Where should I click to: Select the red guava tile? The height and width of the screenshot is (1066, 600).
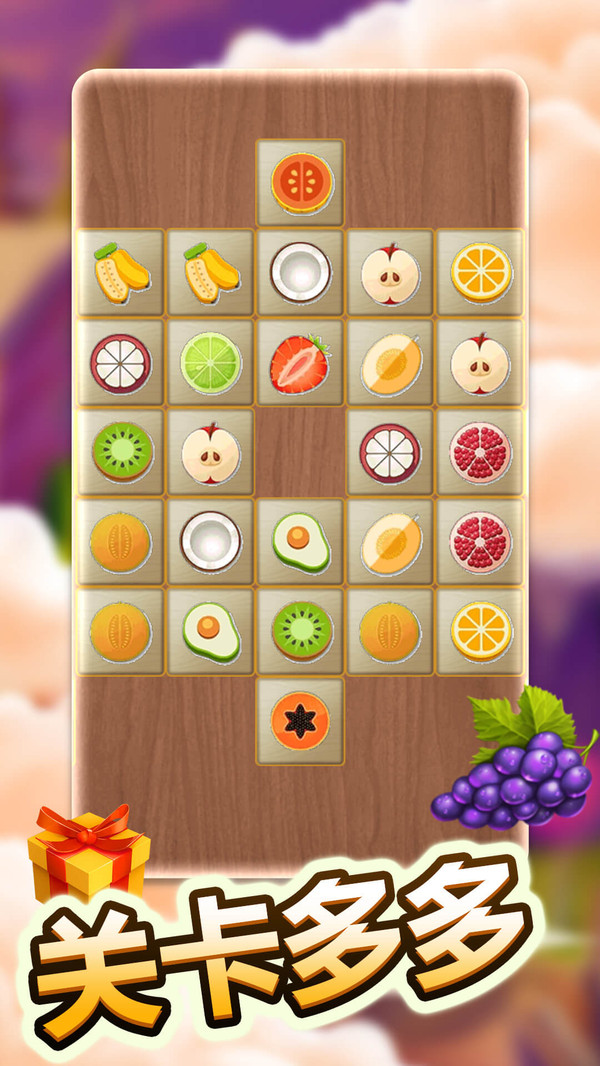300,182
